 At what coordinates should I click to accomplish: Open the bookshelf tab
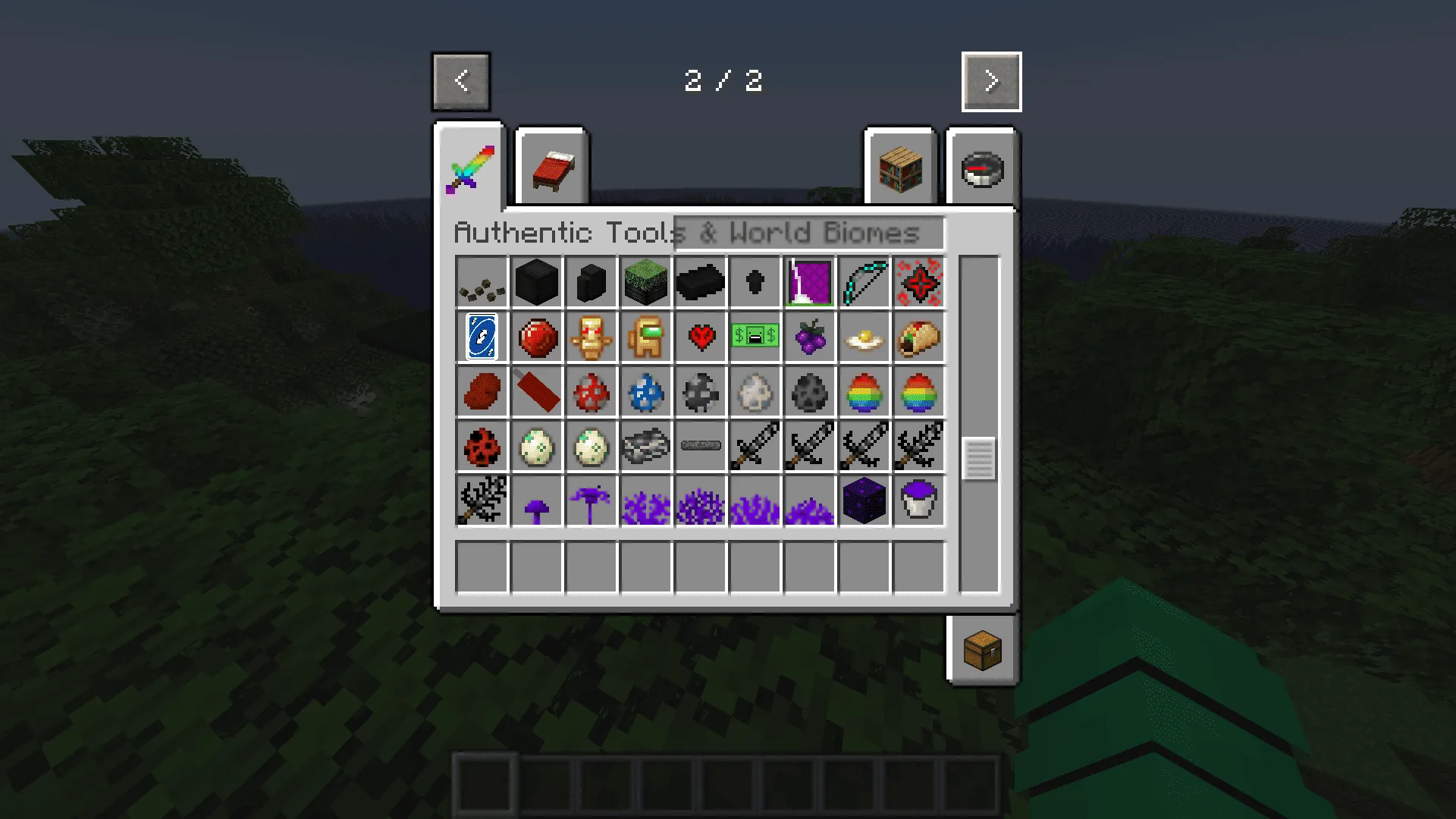click(x=900, y=168)
